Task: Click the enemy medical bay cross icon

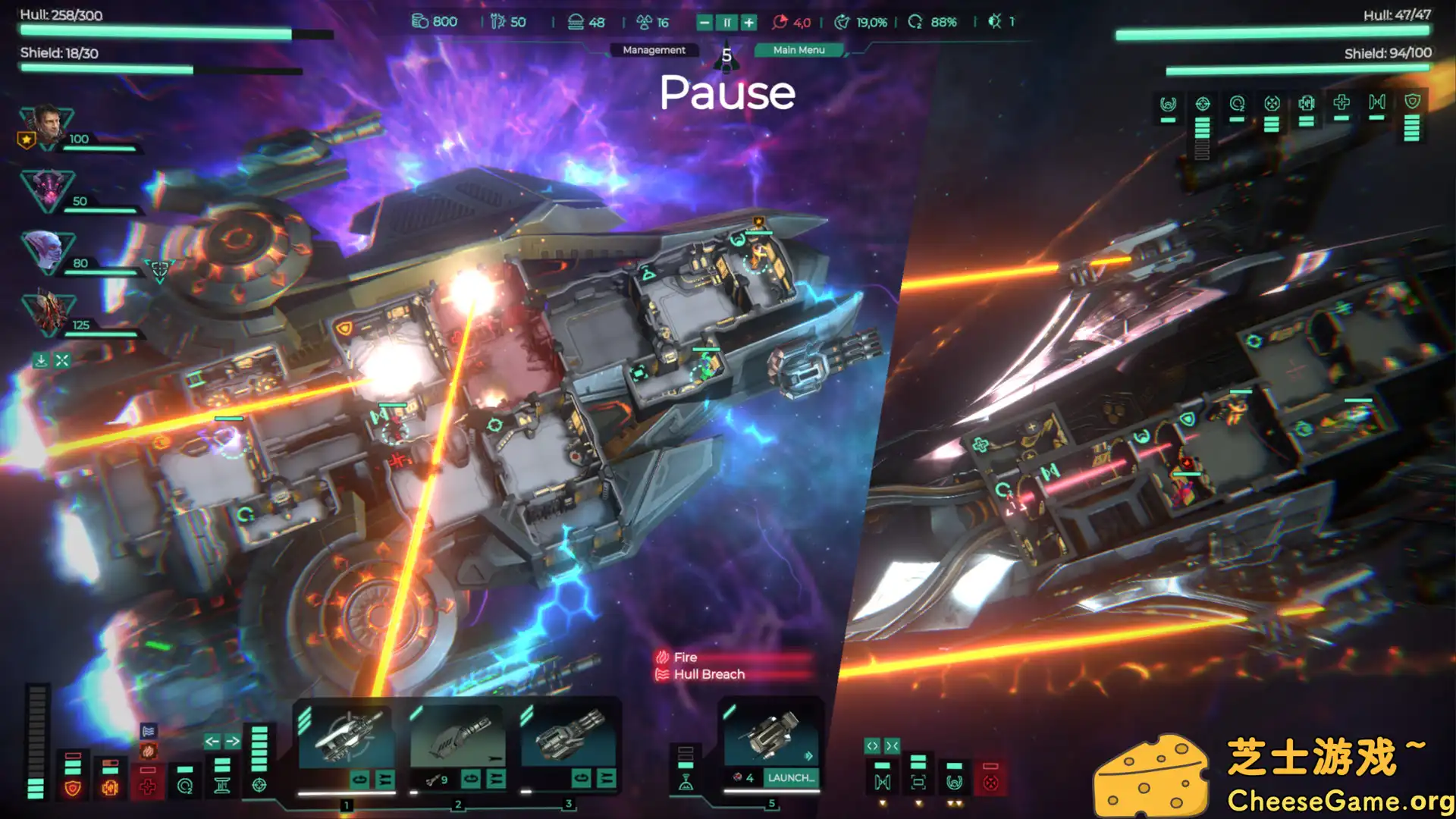Action: tap(1341, 102)
